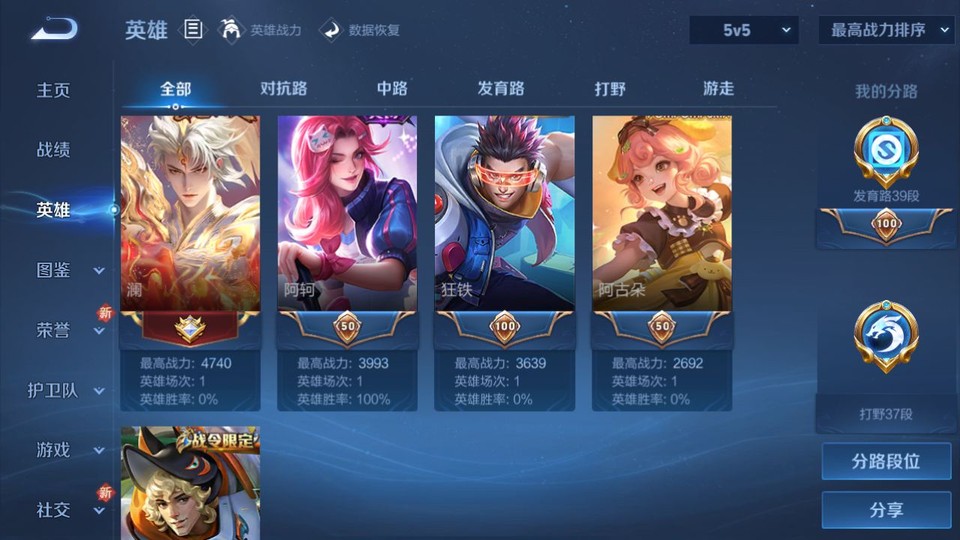Go to 主页 in the sidebar

[x=54, y=90]
